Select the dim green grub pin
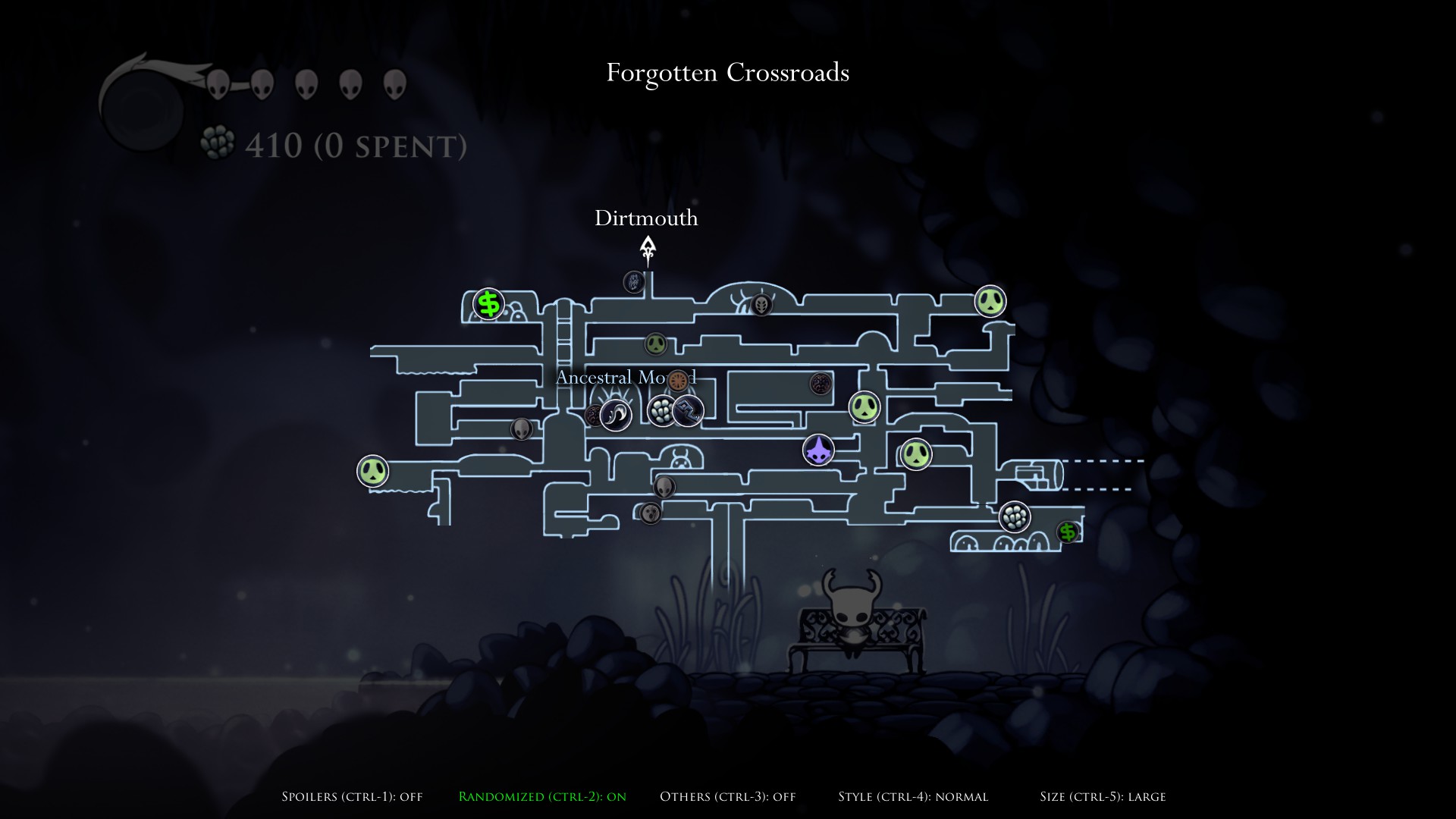 click(x=656, y=344)
